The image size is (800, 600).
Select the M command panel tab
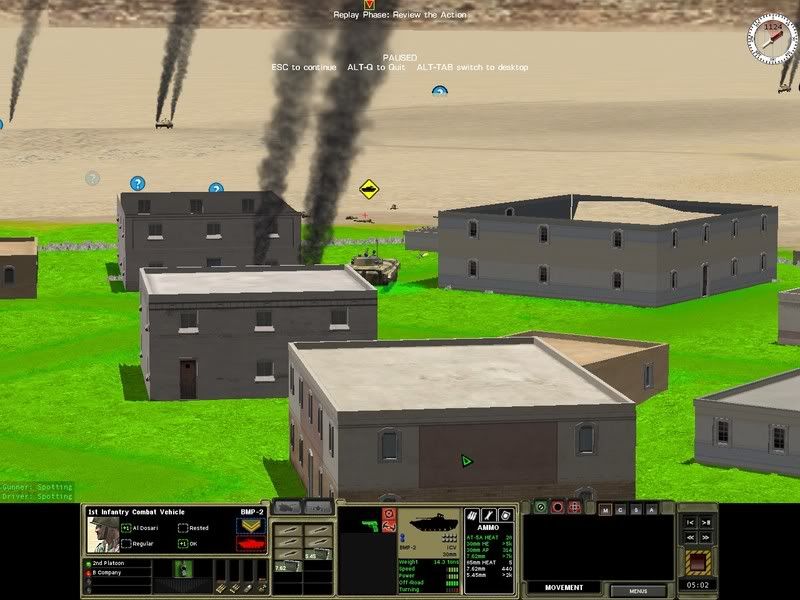pyautogui.click(x=607, y=509)
